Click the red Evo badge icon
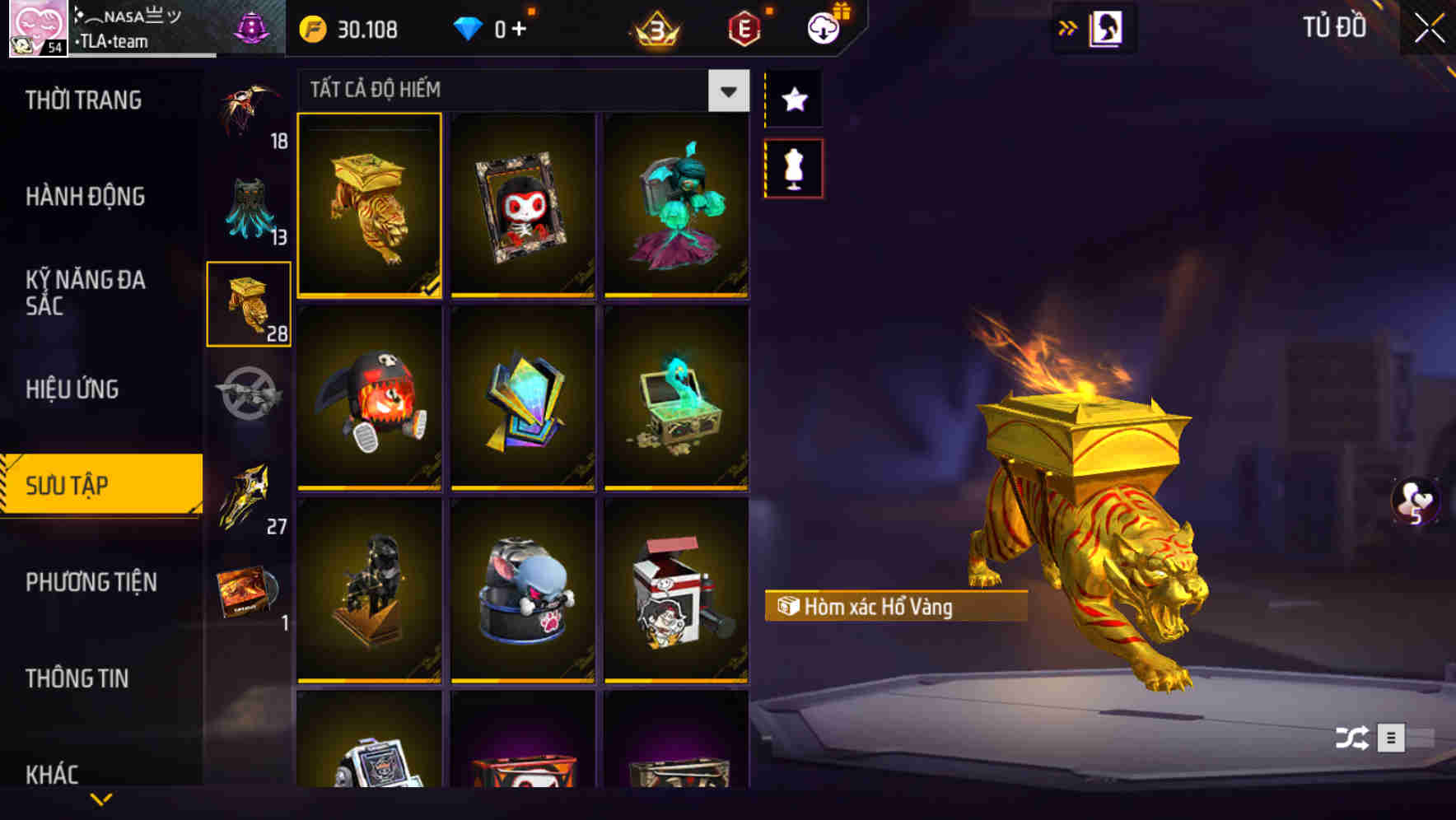Screen dimensions: 1456x820 744,30
